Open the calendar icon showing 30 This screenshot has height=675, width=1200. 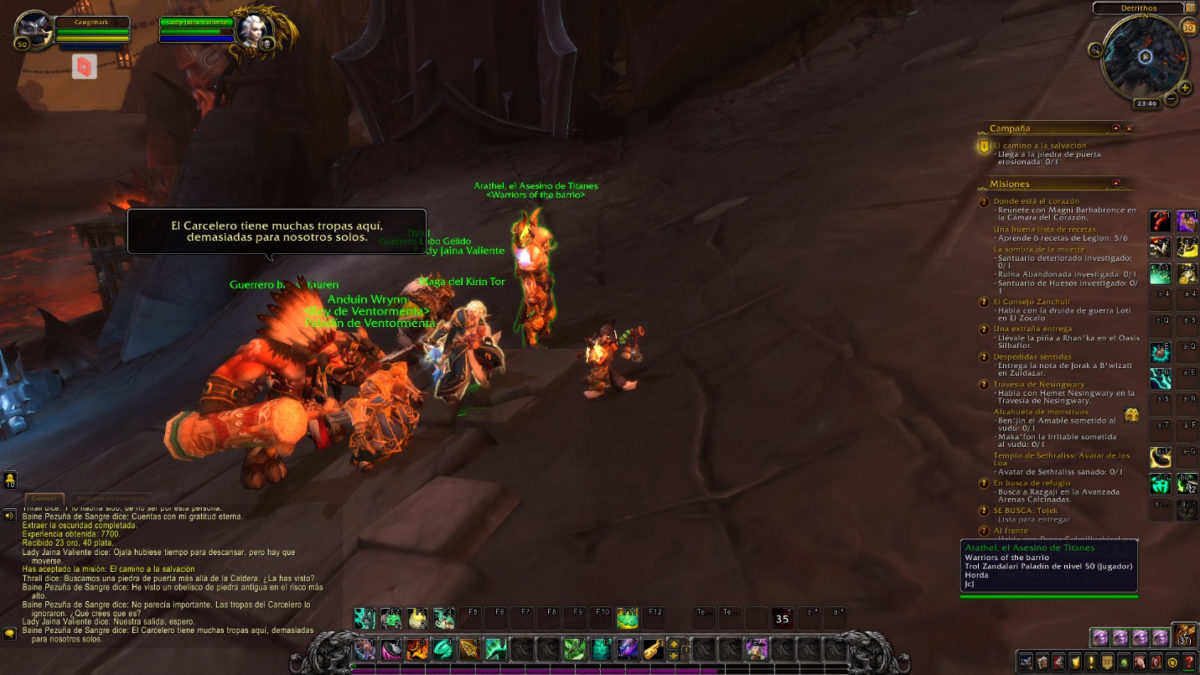[1188, 27]
